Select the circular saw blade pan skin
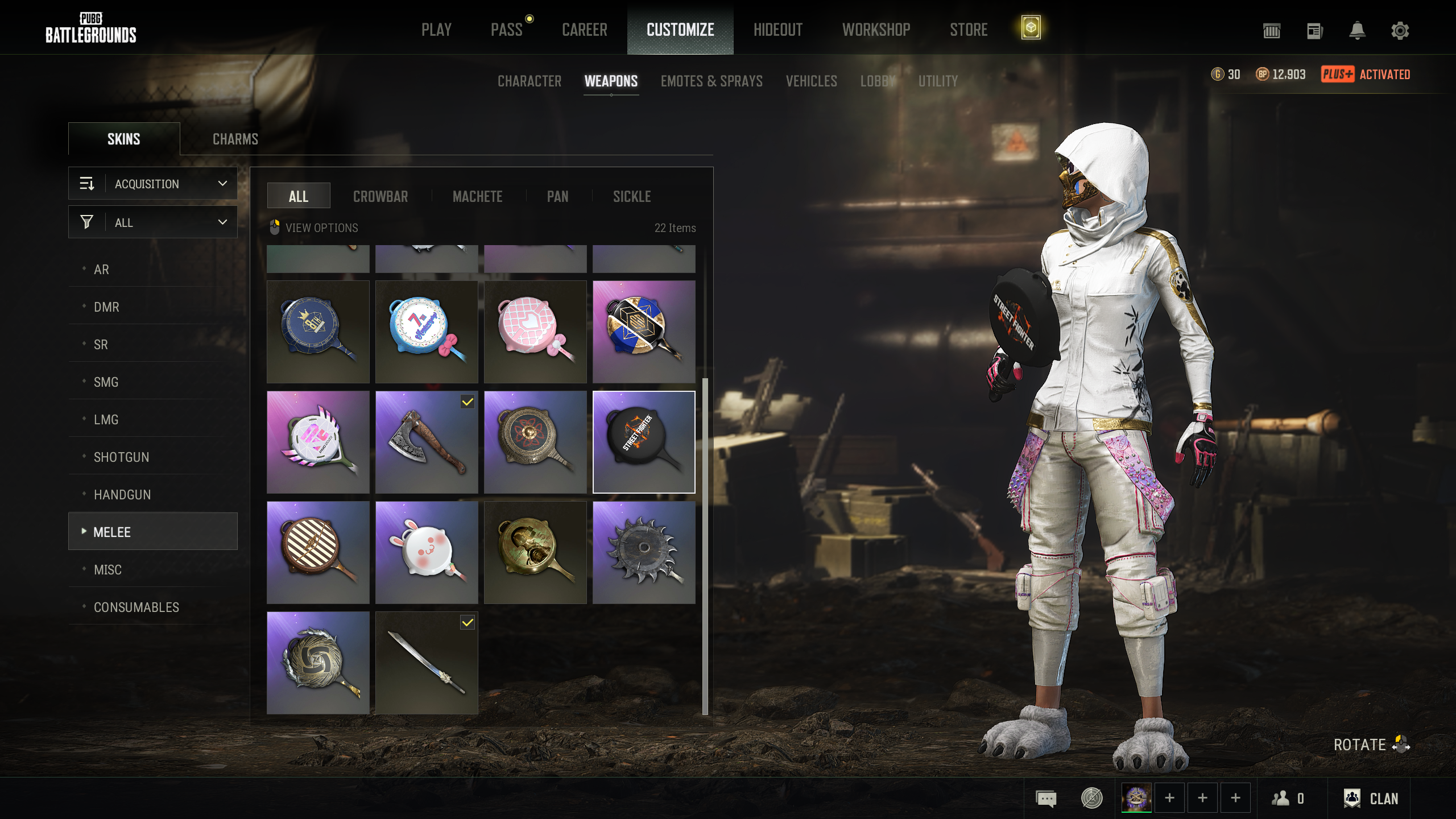 (644, 552)
